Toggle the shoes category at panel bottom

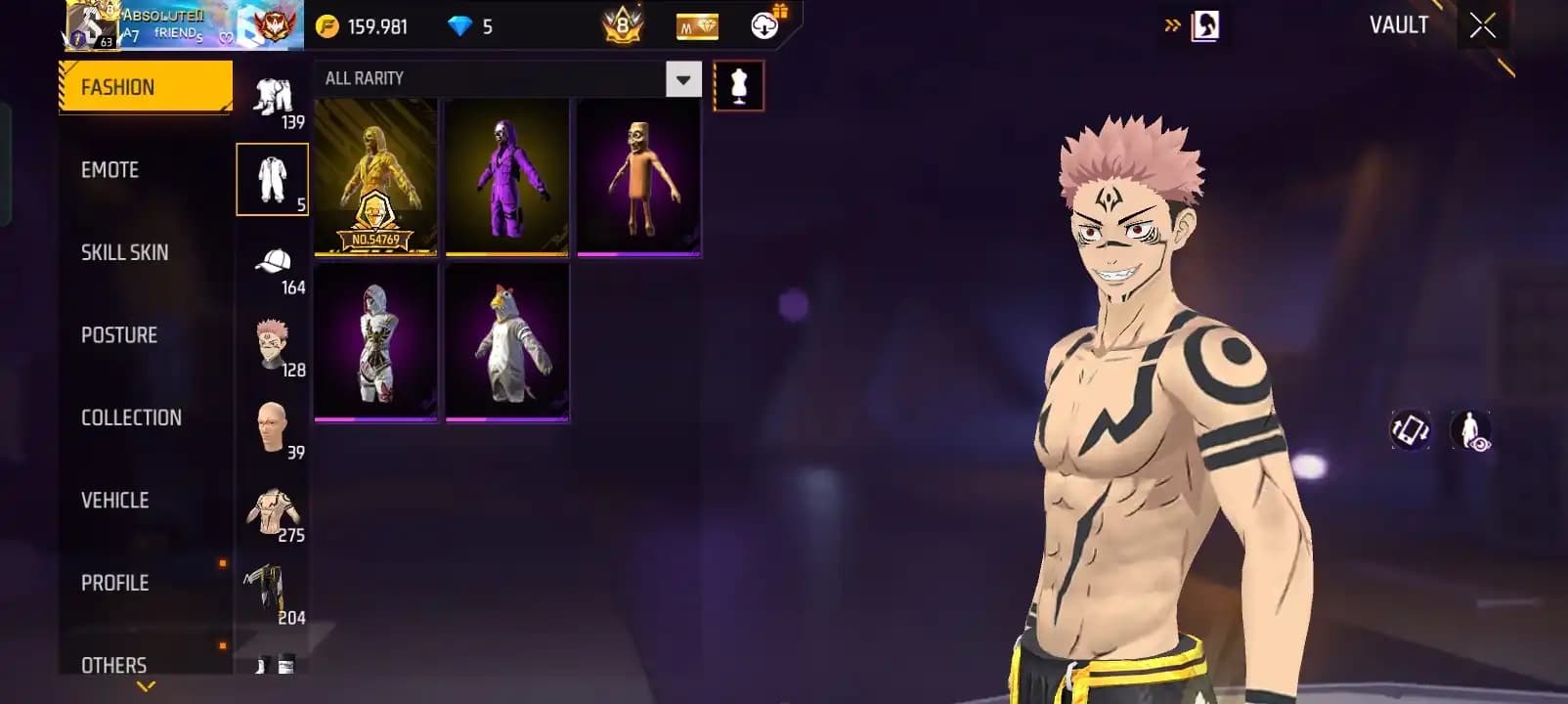[272, 666]
